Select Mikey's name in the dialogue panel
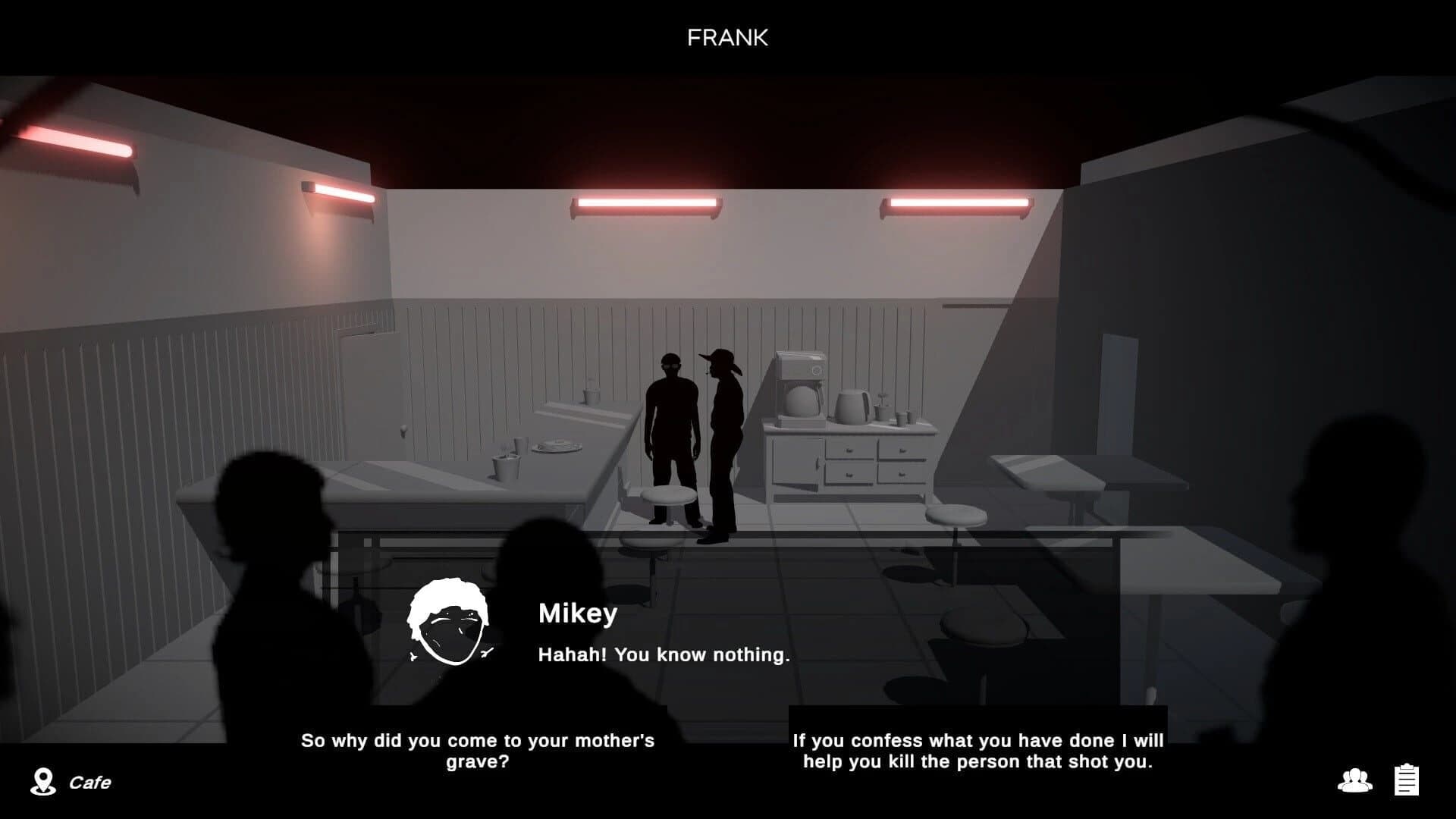1456x819 pixels. [x=578, y=614]
